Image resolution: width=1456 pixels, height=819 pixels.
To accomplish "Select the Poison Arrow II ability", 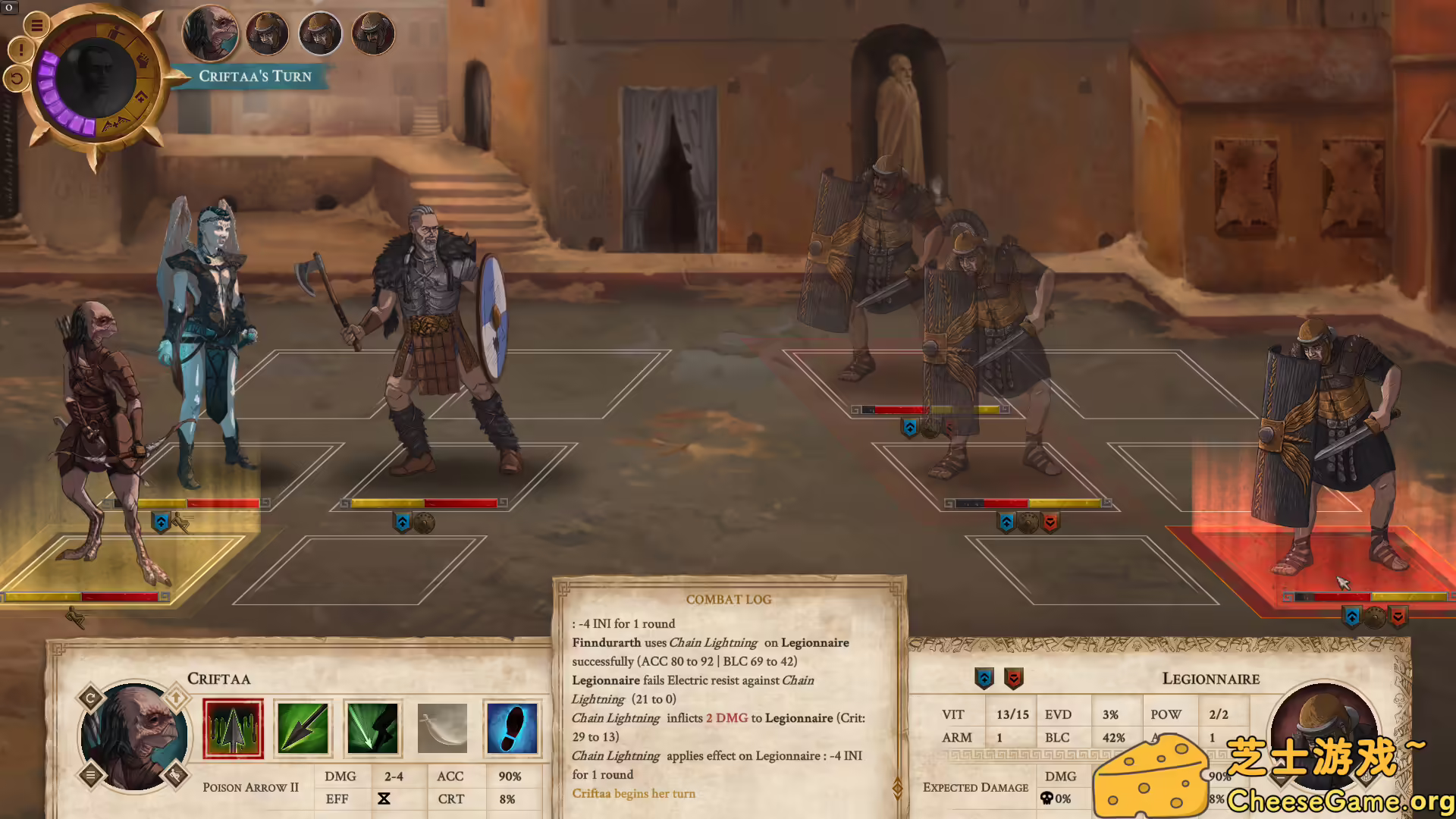I will (x=233, y=729).
